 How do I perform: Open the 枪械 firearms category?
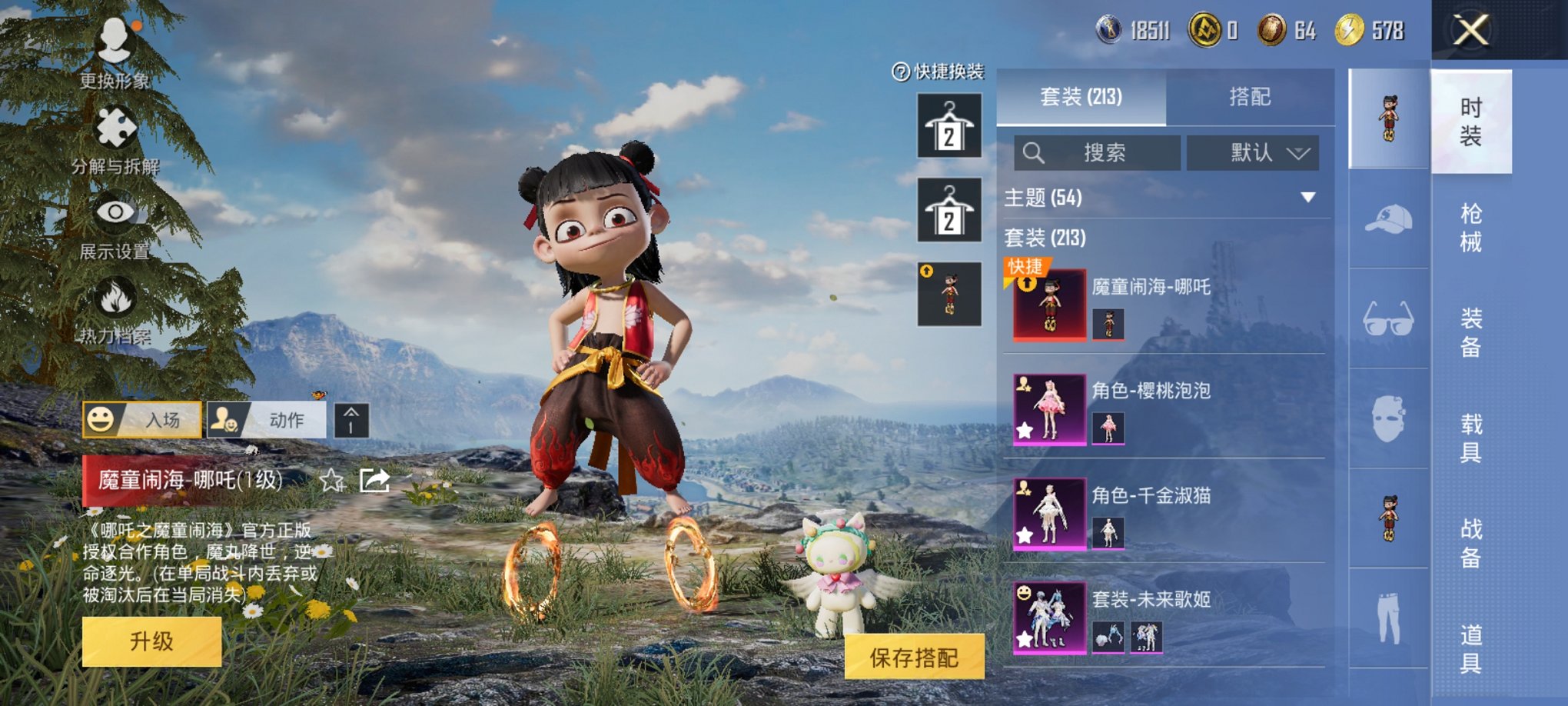coord(1470,228)
